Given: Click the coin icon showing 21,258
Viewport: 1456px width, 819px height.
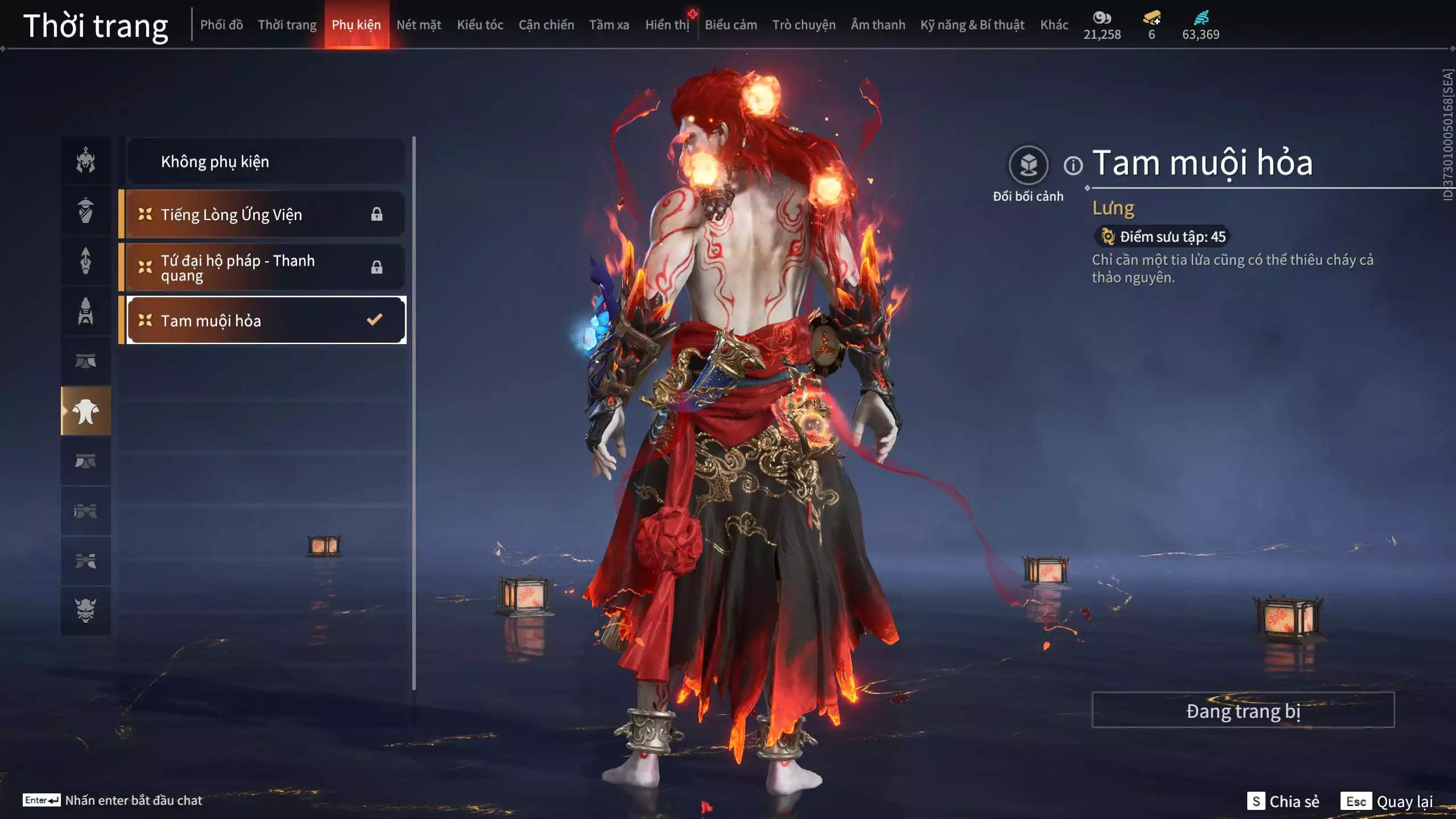Looking at the screenshot, I should [1102, 19].
